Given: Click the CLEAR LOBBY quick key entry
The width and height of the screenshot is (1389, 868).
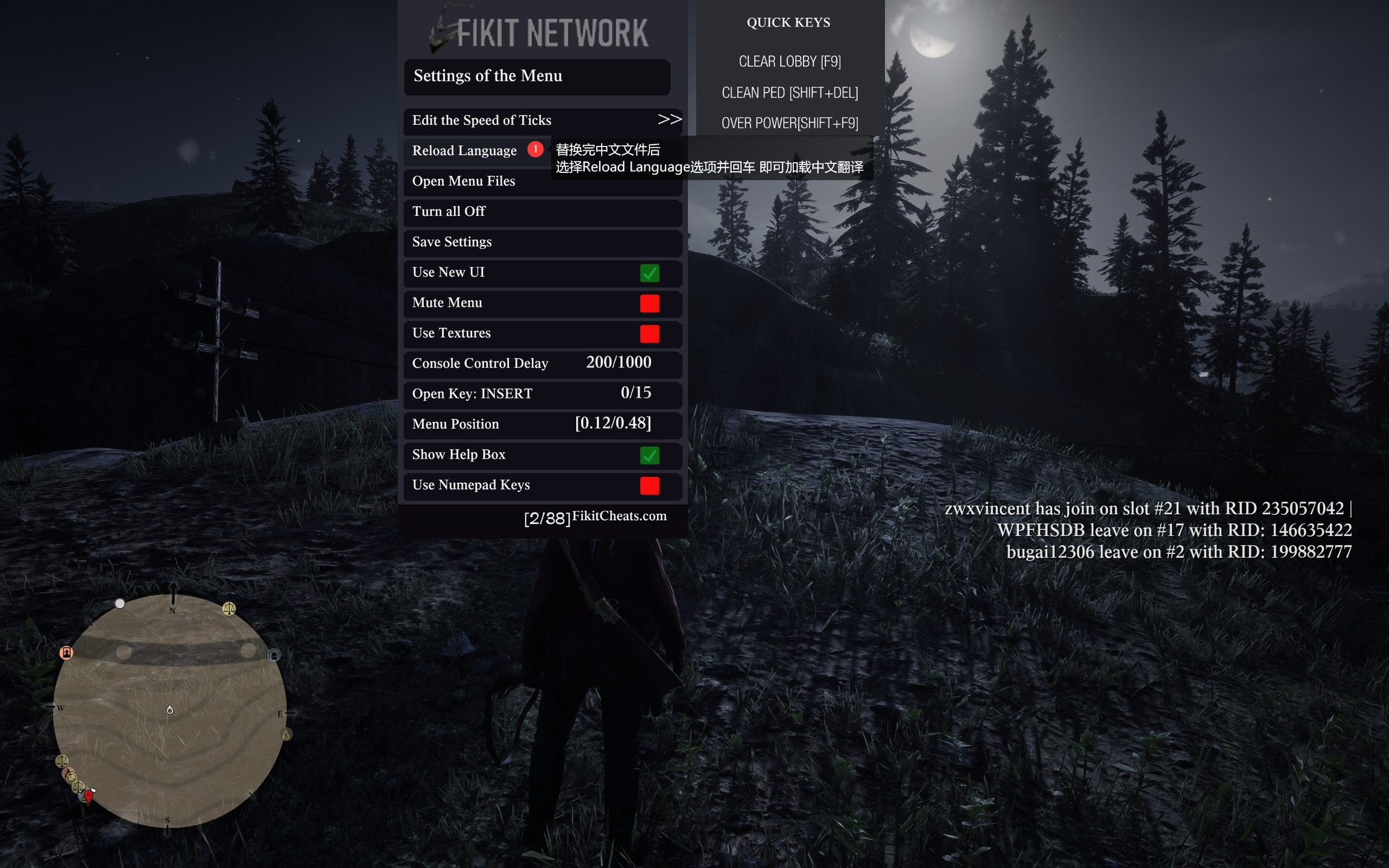Looking at the screenshot, I should 789,61.
